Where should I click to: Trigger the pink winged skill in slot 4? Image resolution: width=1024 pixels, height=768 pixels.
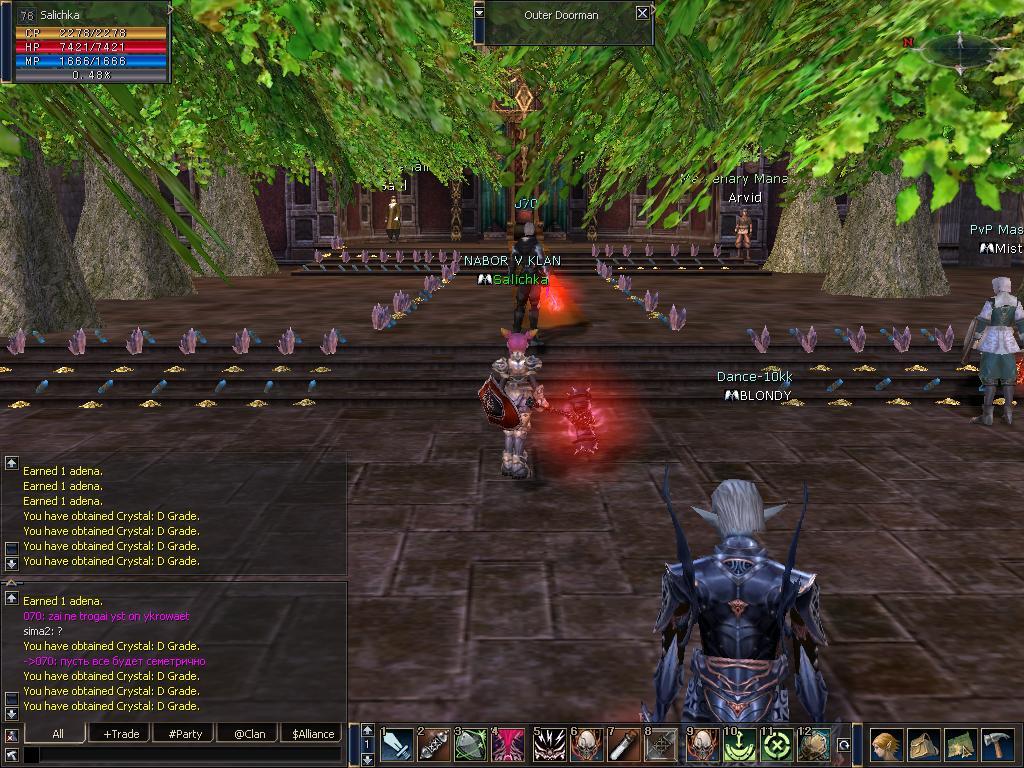pos(510,746)
